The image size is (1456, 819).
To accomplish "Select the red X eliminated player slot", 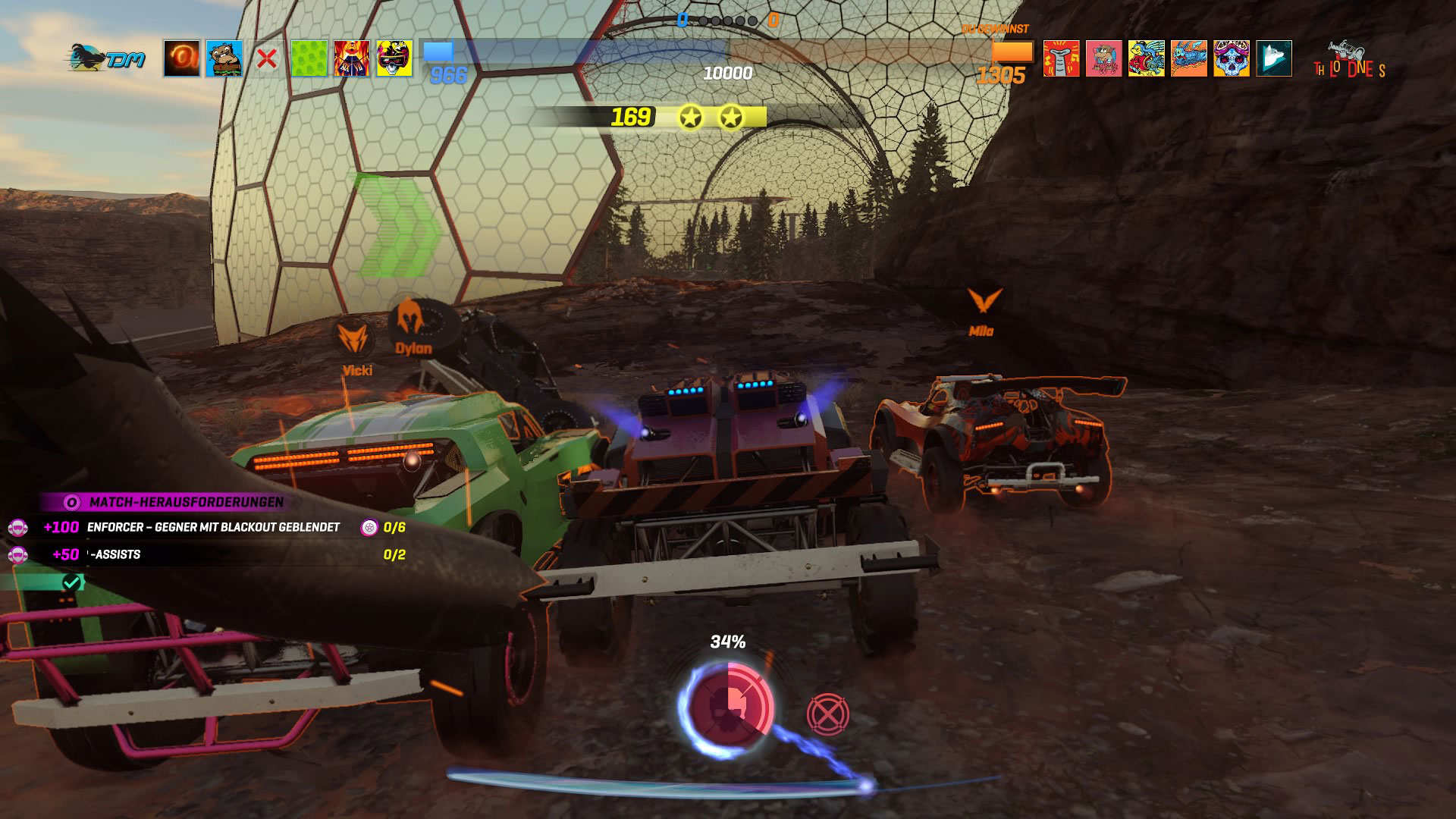I will point(267,58).
